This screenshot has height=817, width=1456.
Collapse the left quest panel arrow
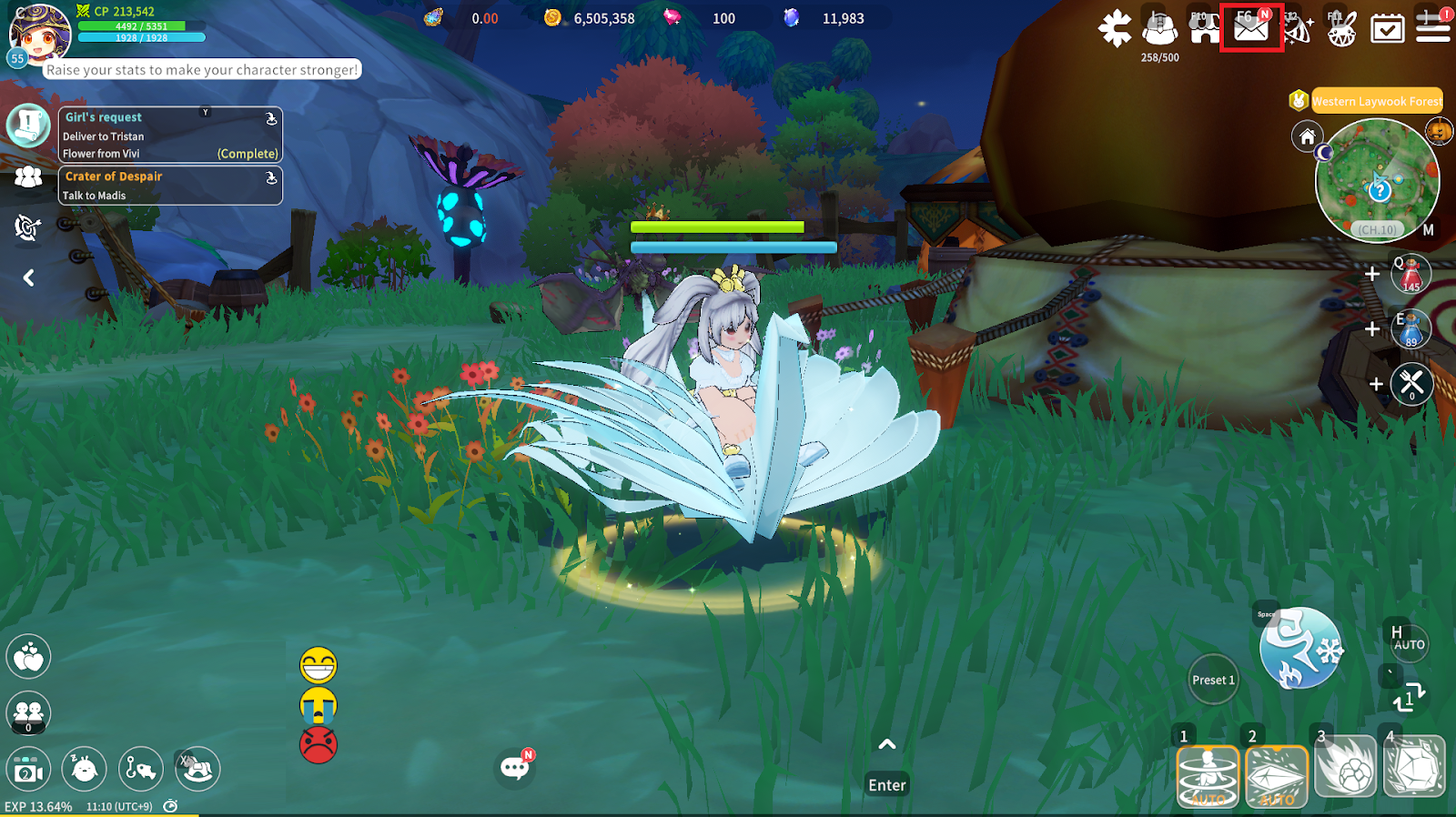point(28,277)
